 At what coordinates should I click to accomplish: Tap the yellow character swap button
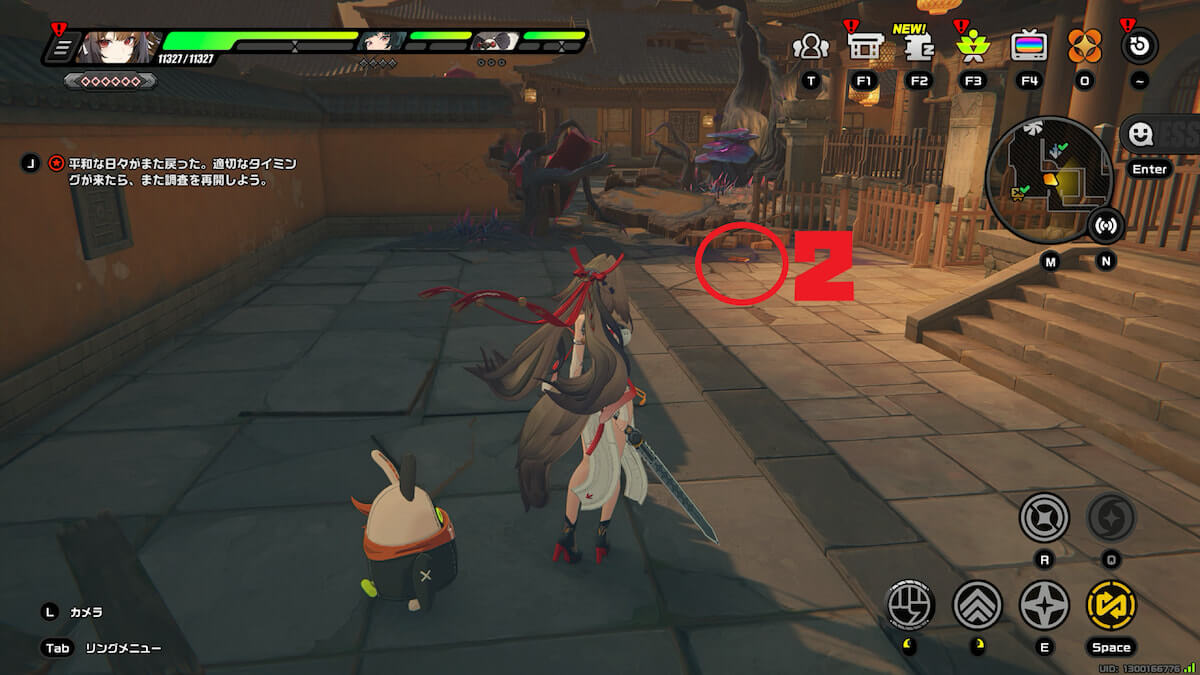tap(1111, 604)
